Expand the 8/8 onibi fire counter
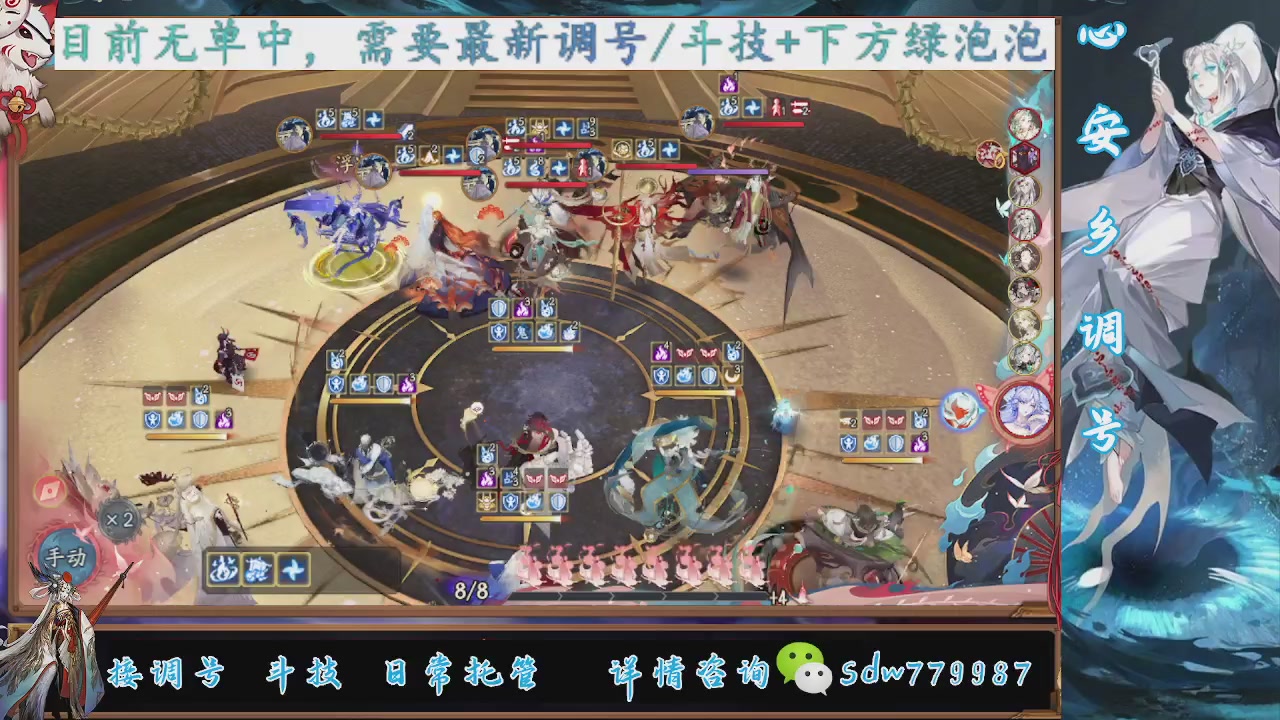1280x720 pixels. (470, 590)
